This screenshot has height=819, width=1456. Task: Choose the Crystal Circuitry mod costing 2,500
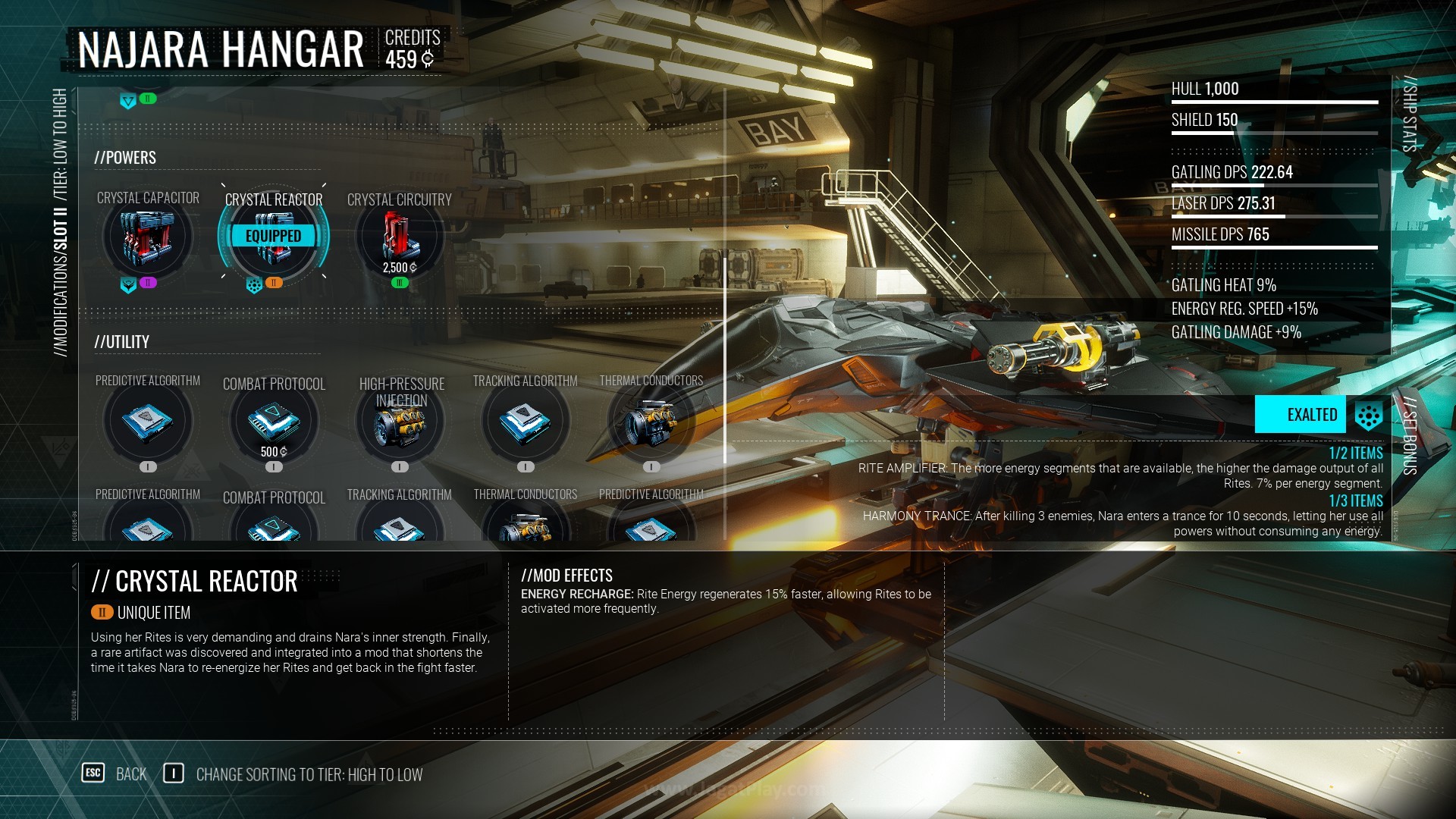tap(400, 237)
